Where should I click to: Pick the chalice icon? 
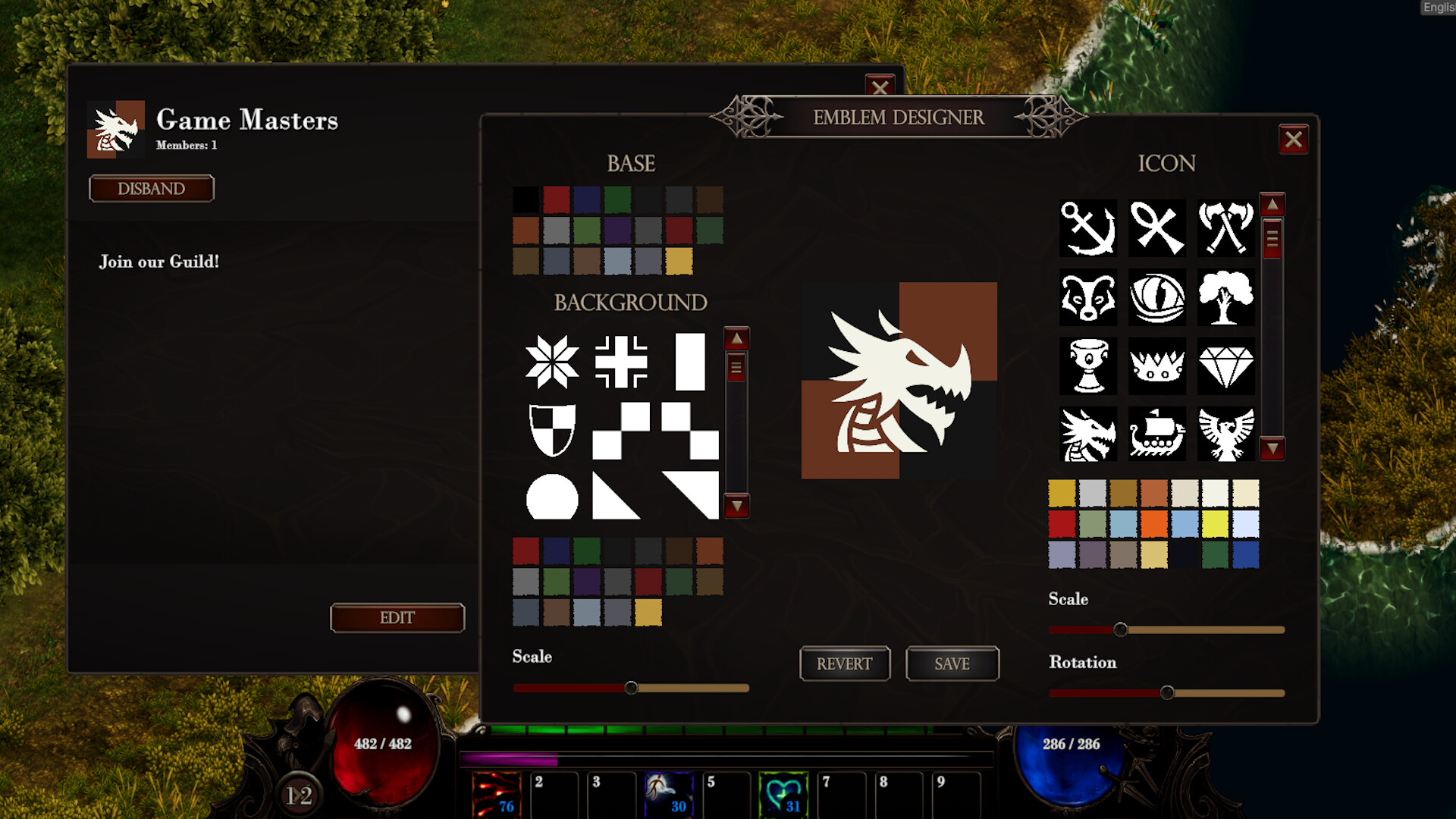(x=1088, y=366)
